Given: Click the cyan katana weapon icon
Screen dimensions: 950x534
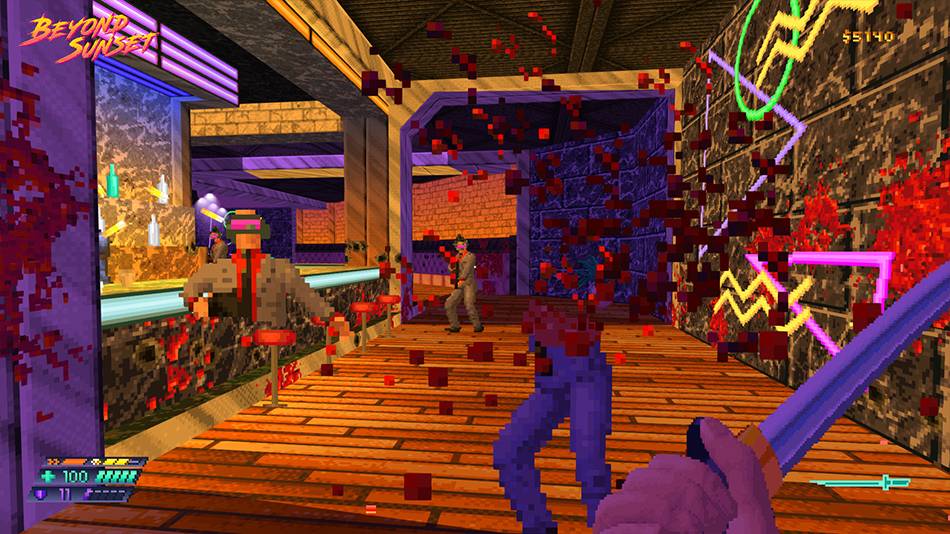Looking at the screenshot, I should point(860,483).
